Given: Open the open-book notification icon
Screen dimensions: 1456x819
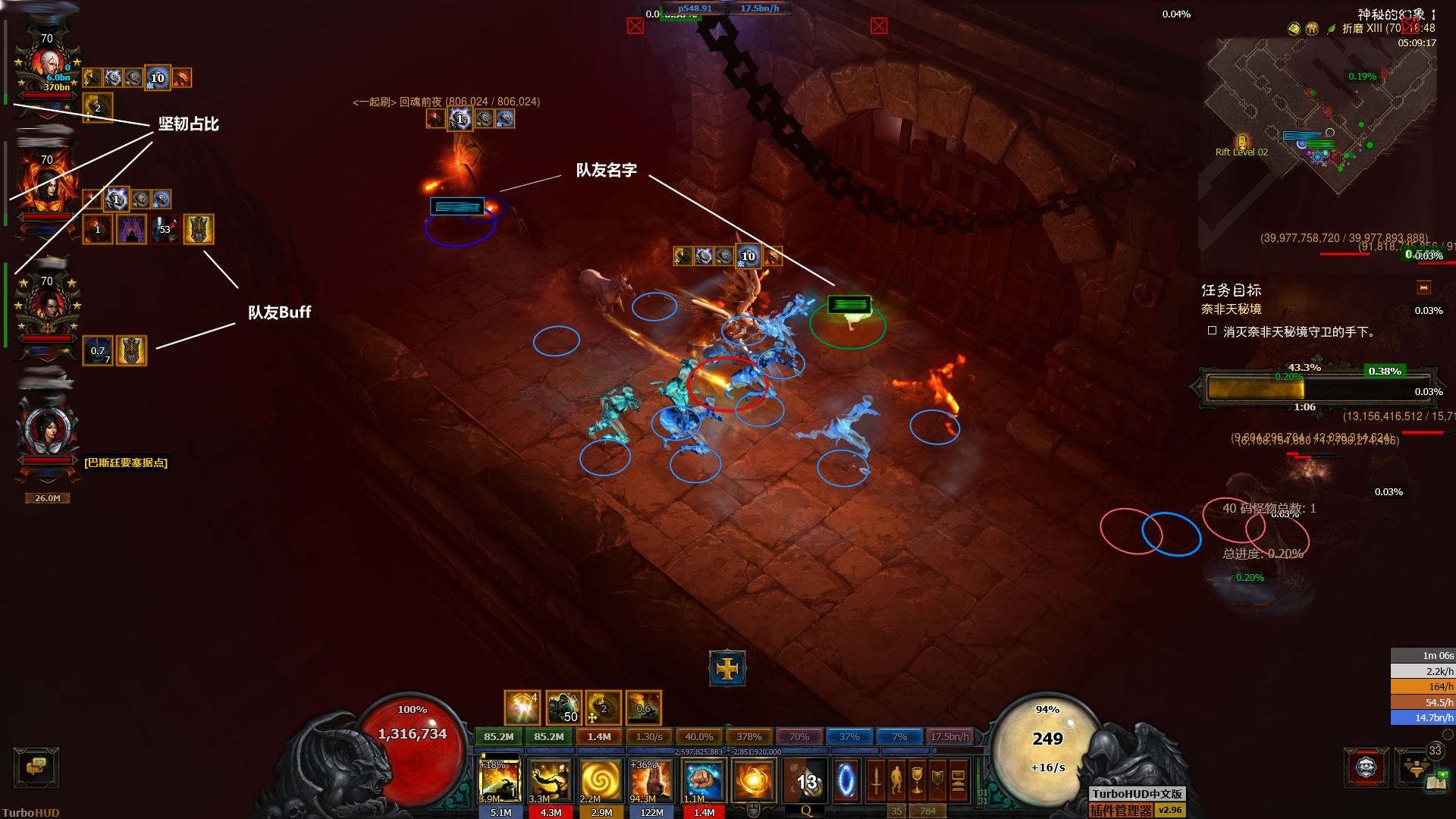Looking at the screenshot, I should 1436,782.
